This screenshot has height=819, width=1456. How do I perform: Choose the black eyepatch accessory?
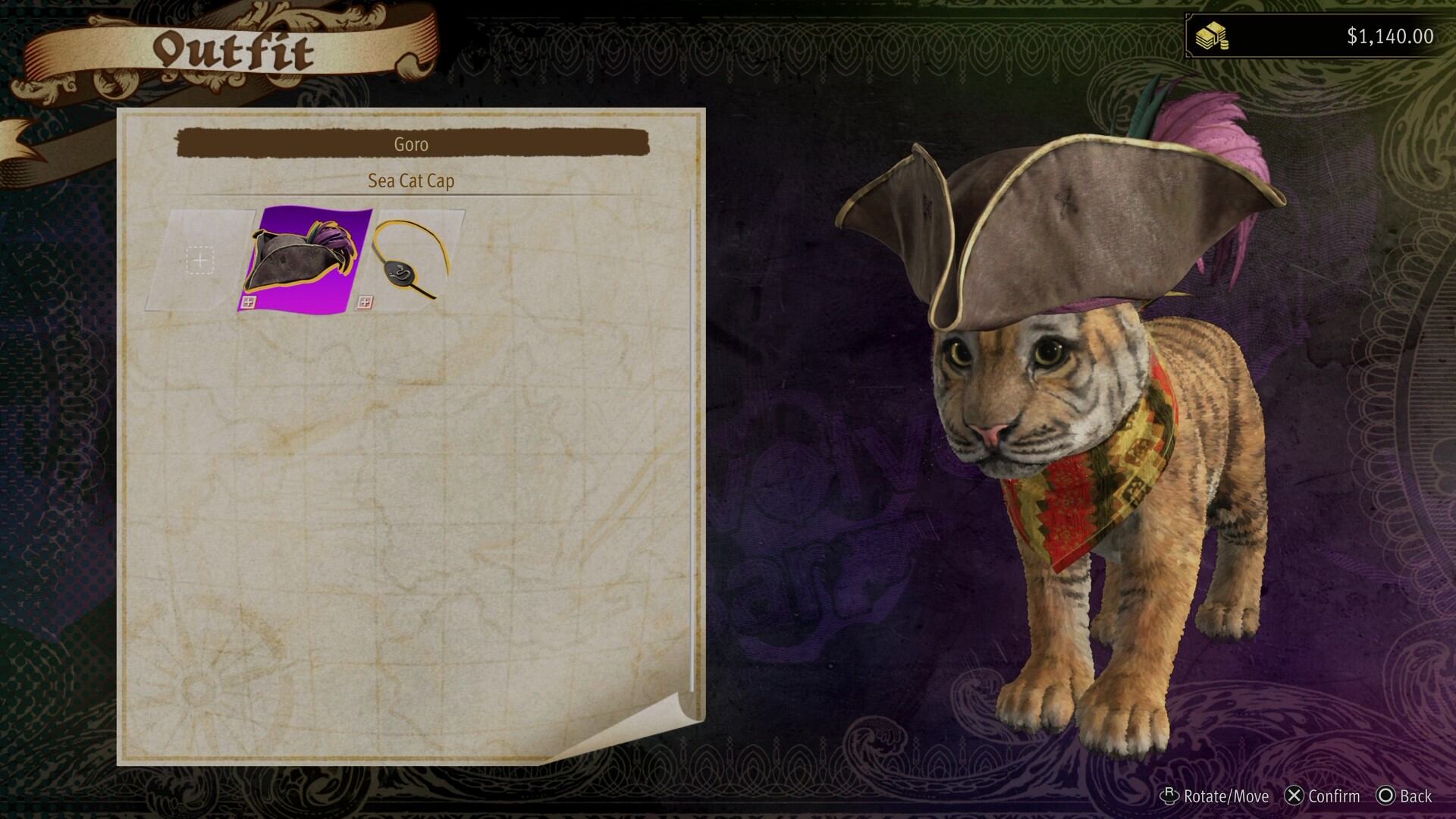point(413,260)
